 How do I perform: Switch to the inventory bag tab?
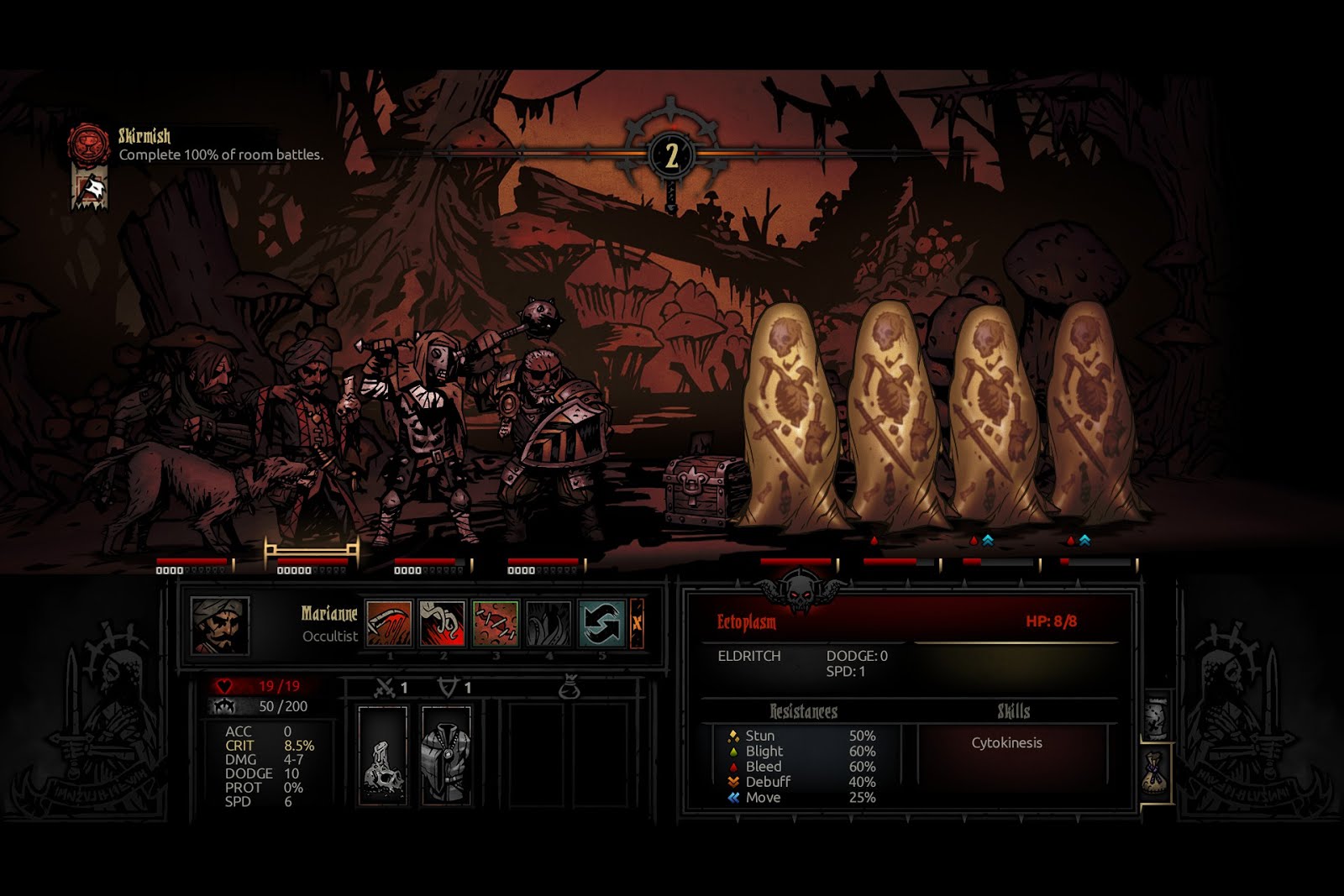coord(1156,773)
